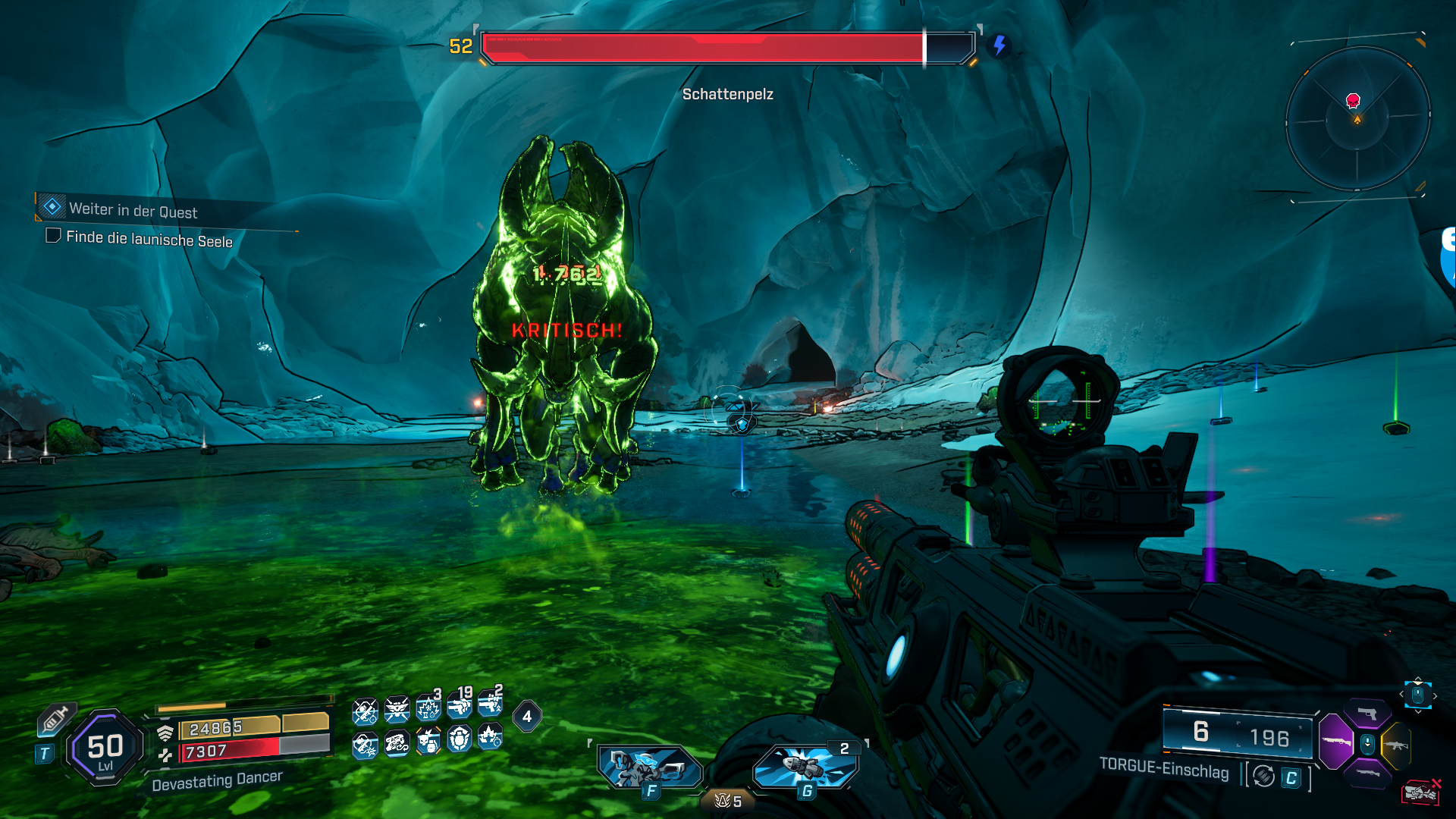Inspect the buff icon with 19 stacks
1456x819 pixels.
point(460,707)
